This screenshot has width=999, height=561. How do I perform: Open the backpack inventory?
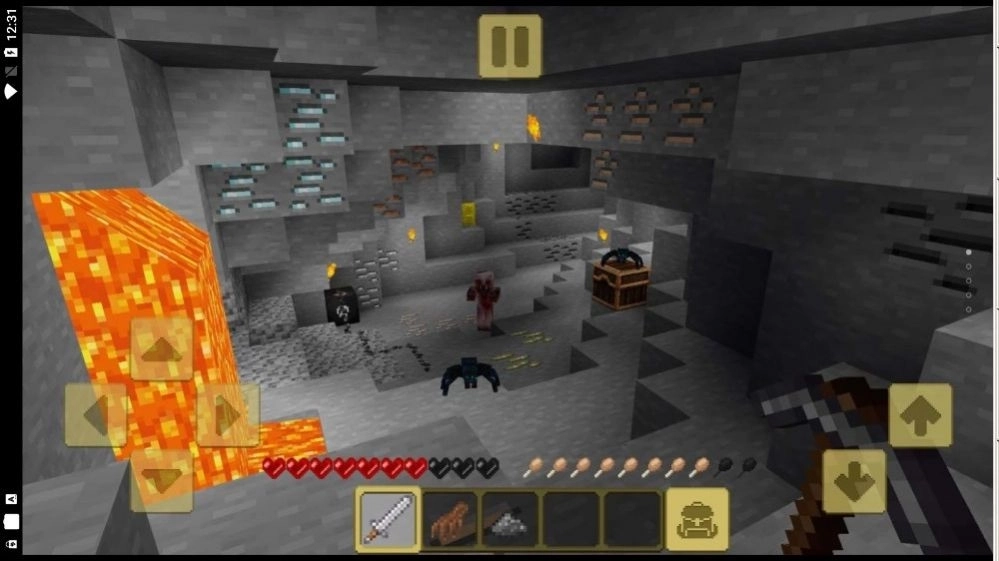pos(697,519)
